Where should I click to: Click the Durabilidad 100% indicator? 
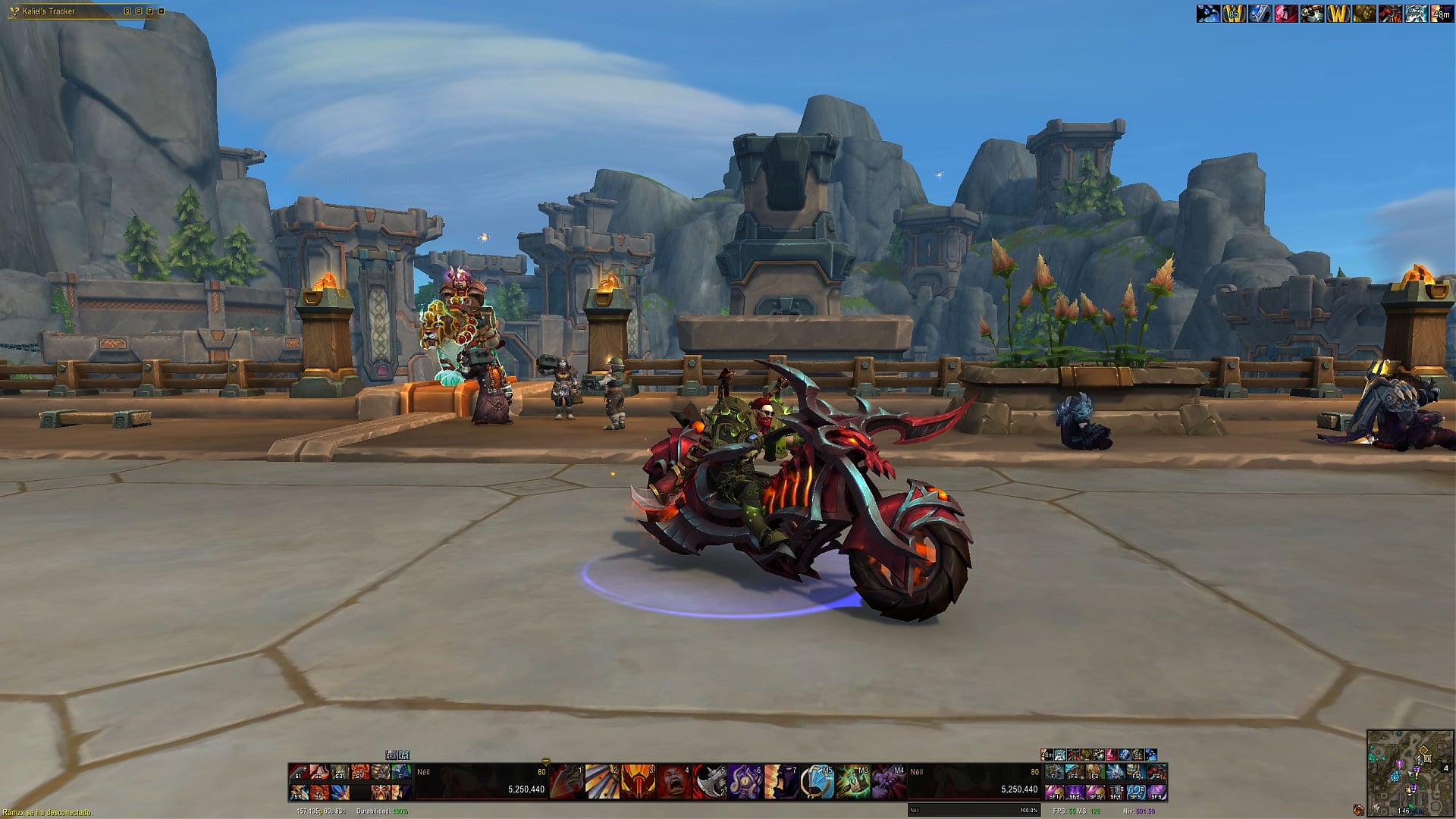pos(383,810)
